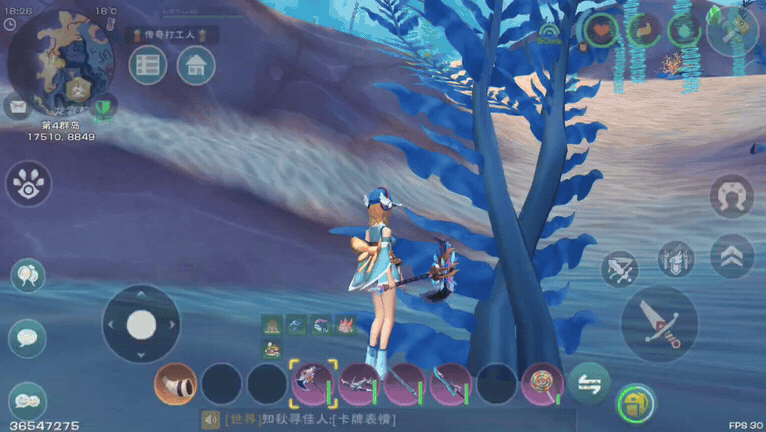Screen dimensions: 766x432
Task: Open the balloons emote button
Action: pyautogui.click(x=27, y=274)
